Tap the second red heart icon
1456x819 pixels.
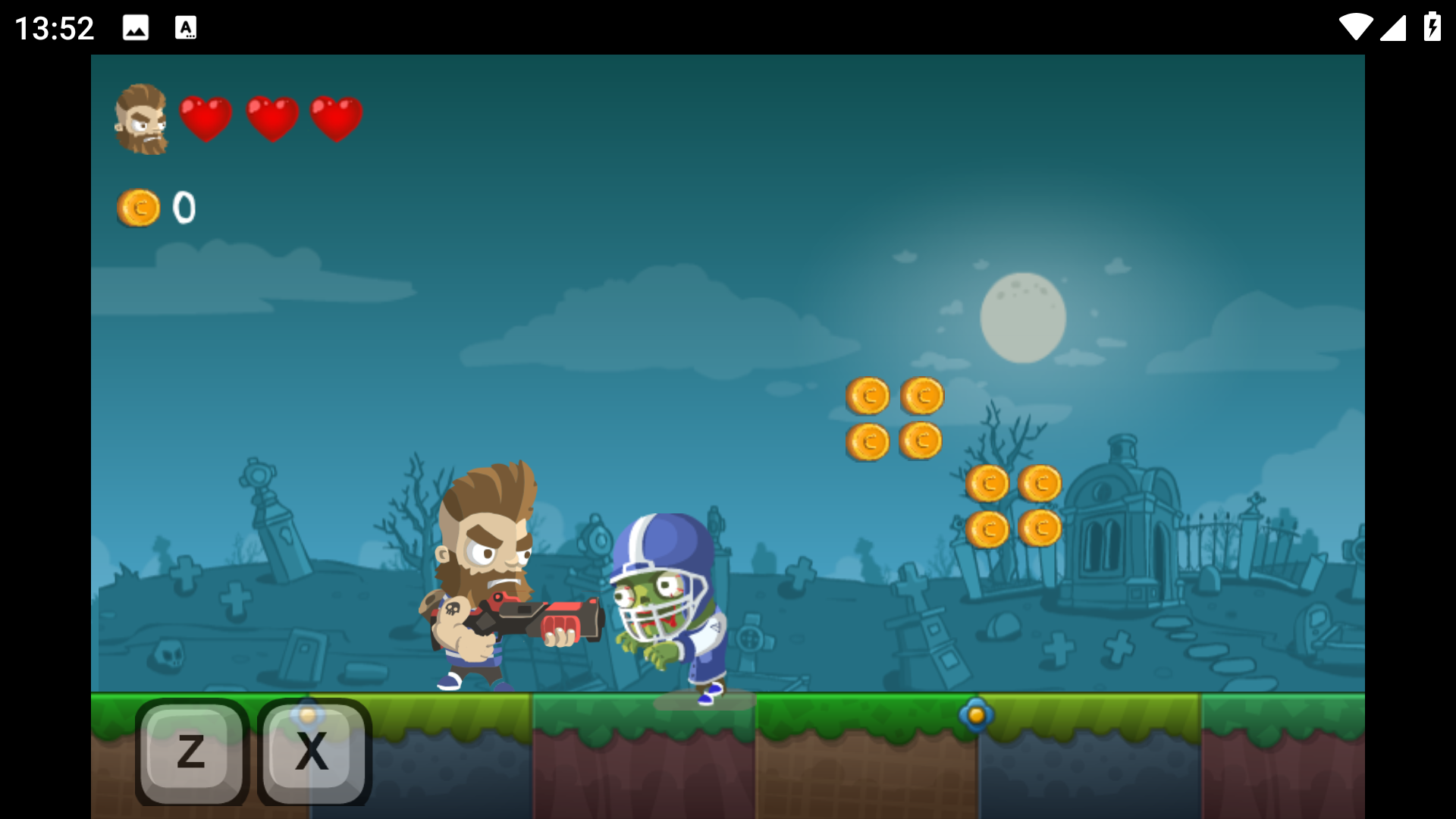(x=273, y=116)
